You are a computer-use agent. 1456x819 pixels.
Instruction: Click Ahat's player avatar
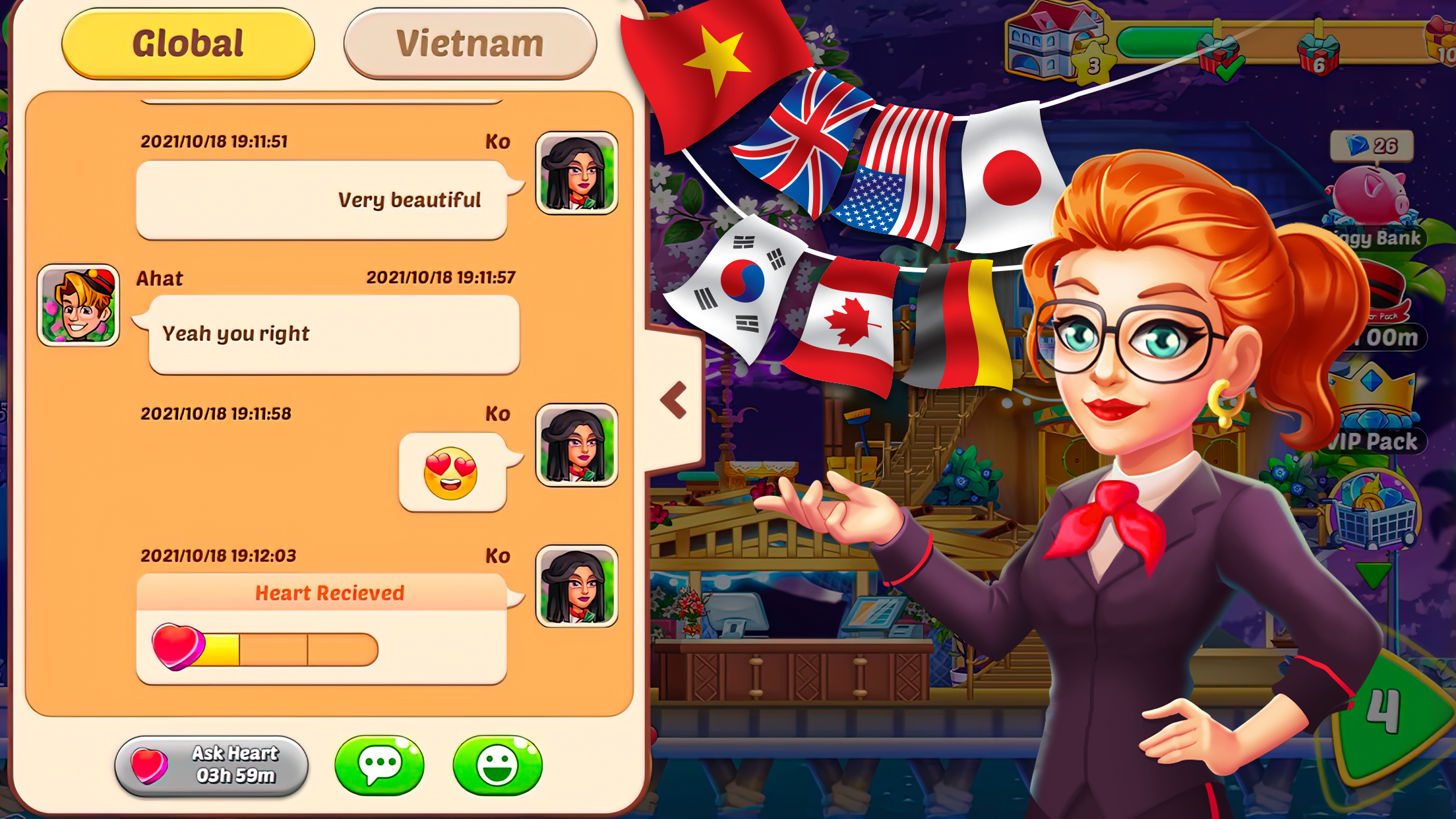click(78, 305)
